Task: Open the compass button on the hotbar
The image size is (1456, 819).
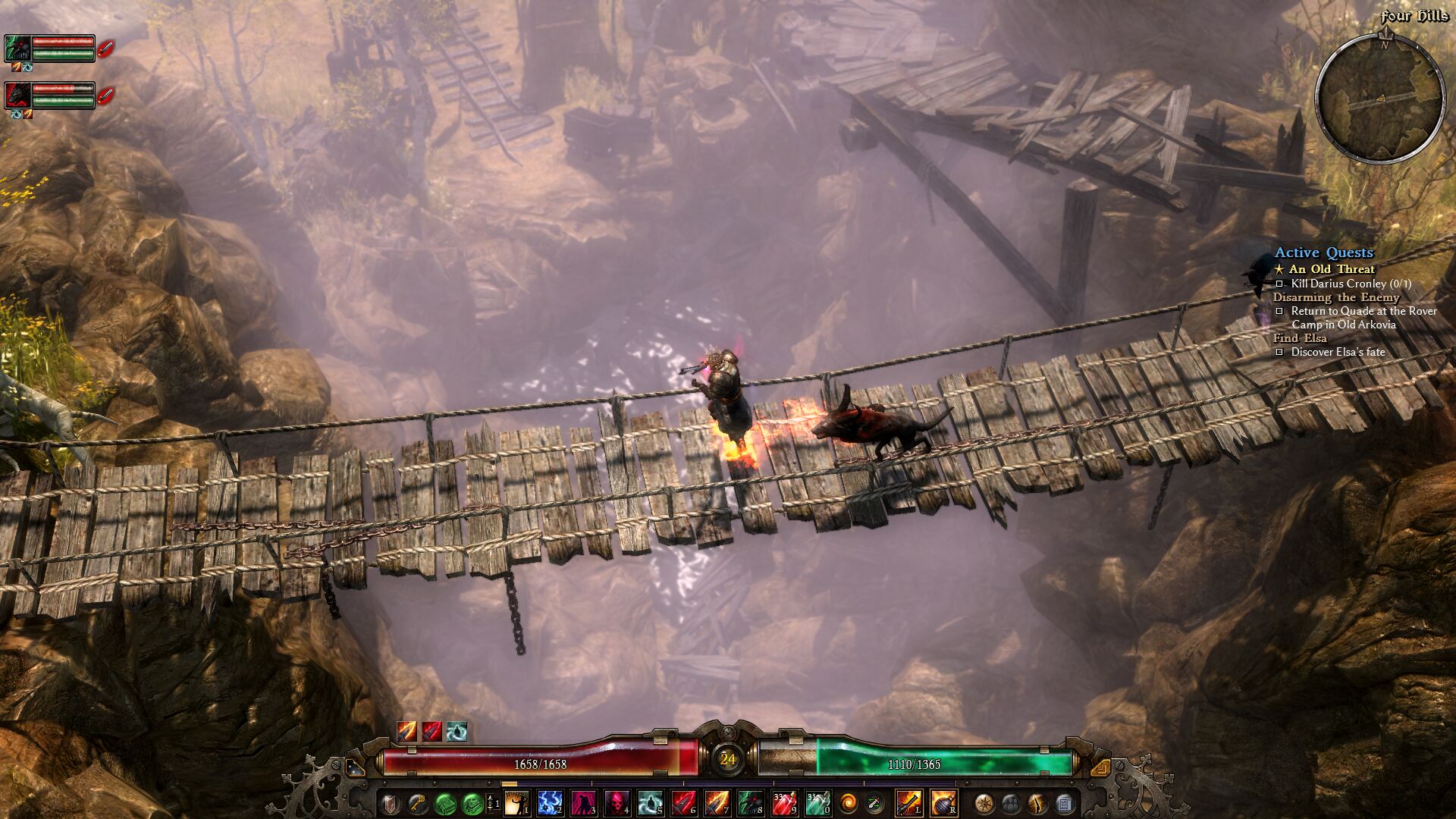Action: coord(984,802)
